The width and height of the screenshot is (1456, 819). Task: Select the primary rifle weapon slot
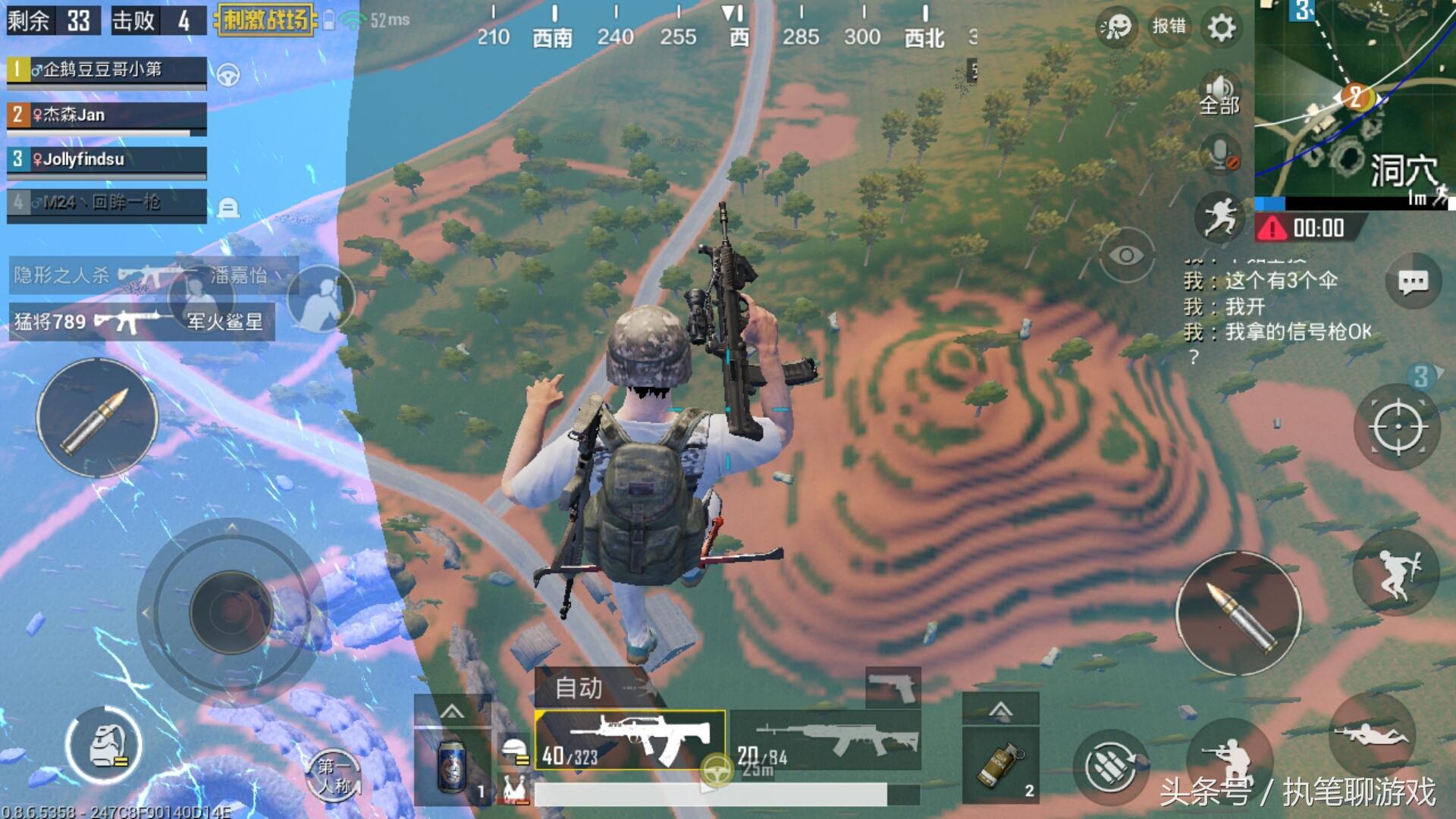pos(629,739)
